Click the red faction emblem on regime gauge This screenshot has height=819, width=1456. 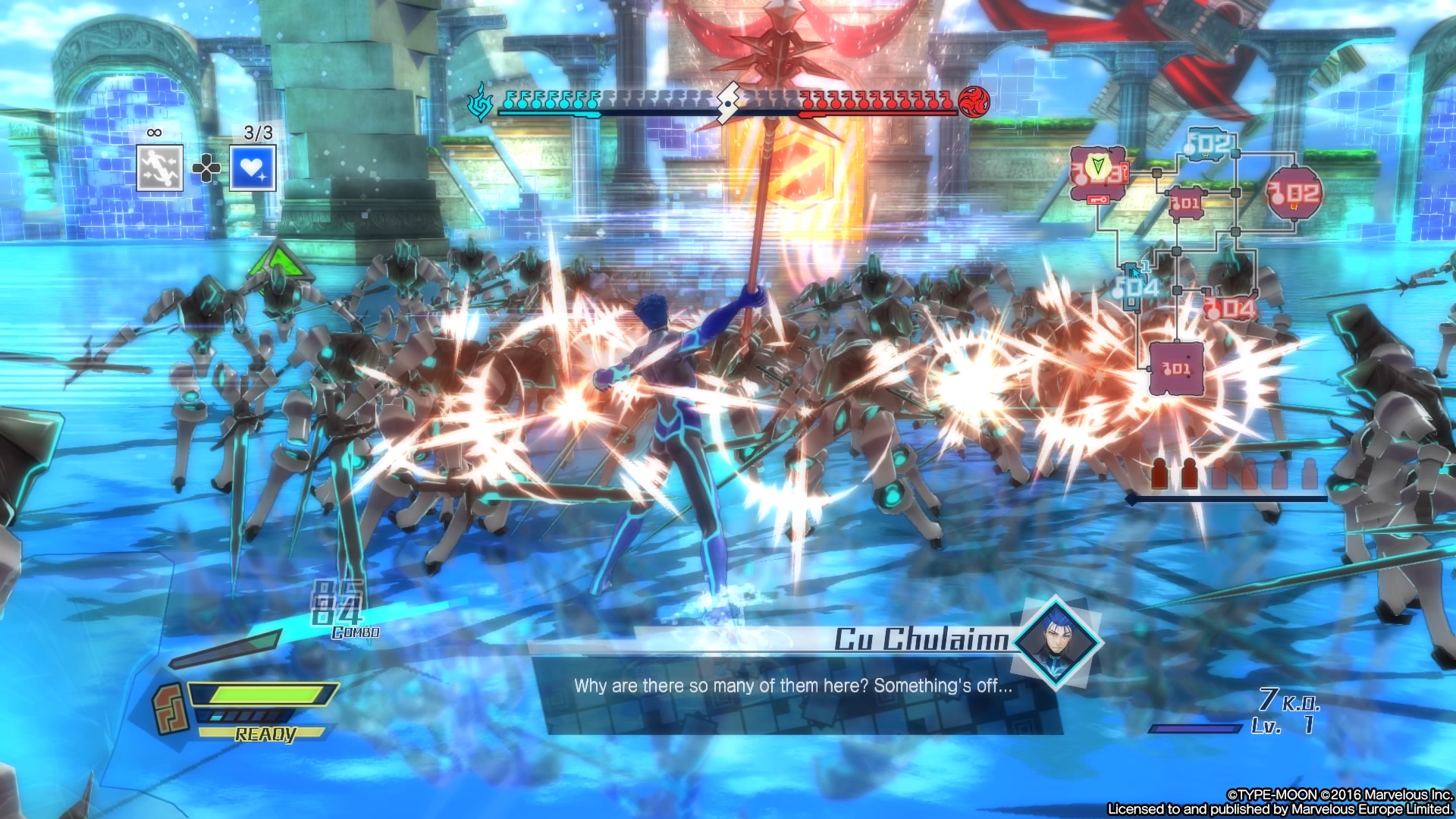tap(974, 101)
